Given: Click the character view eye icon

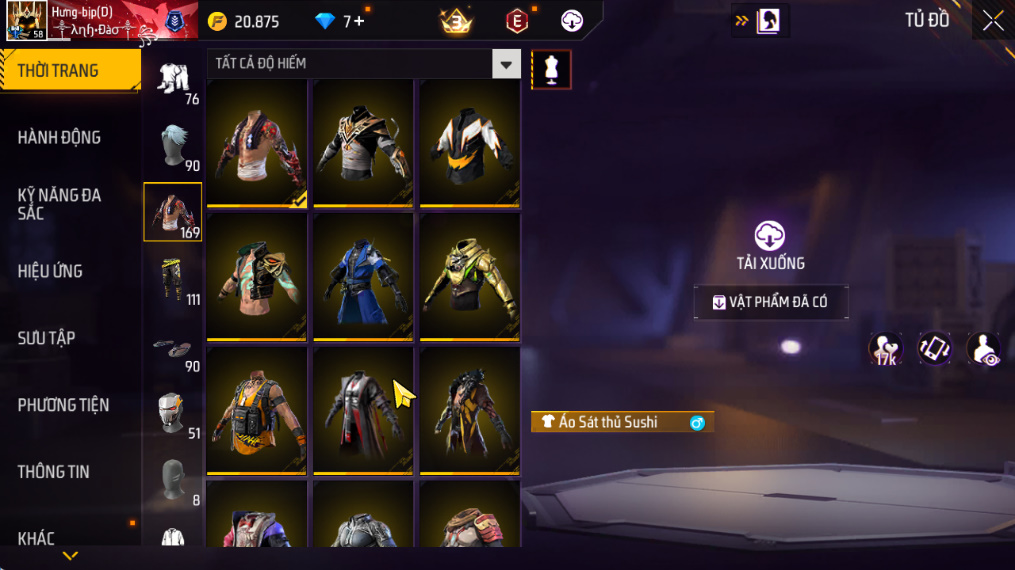Looking at the screenshot, I should tap(984, 349).
